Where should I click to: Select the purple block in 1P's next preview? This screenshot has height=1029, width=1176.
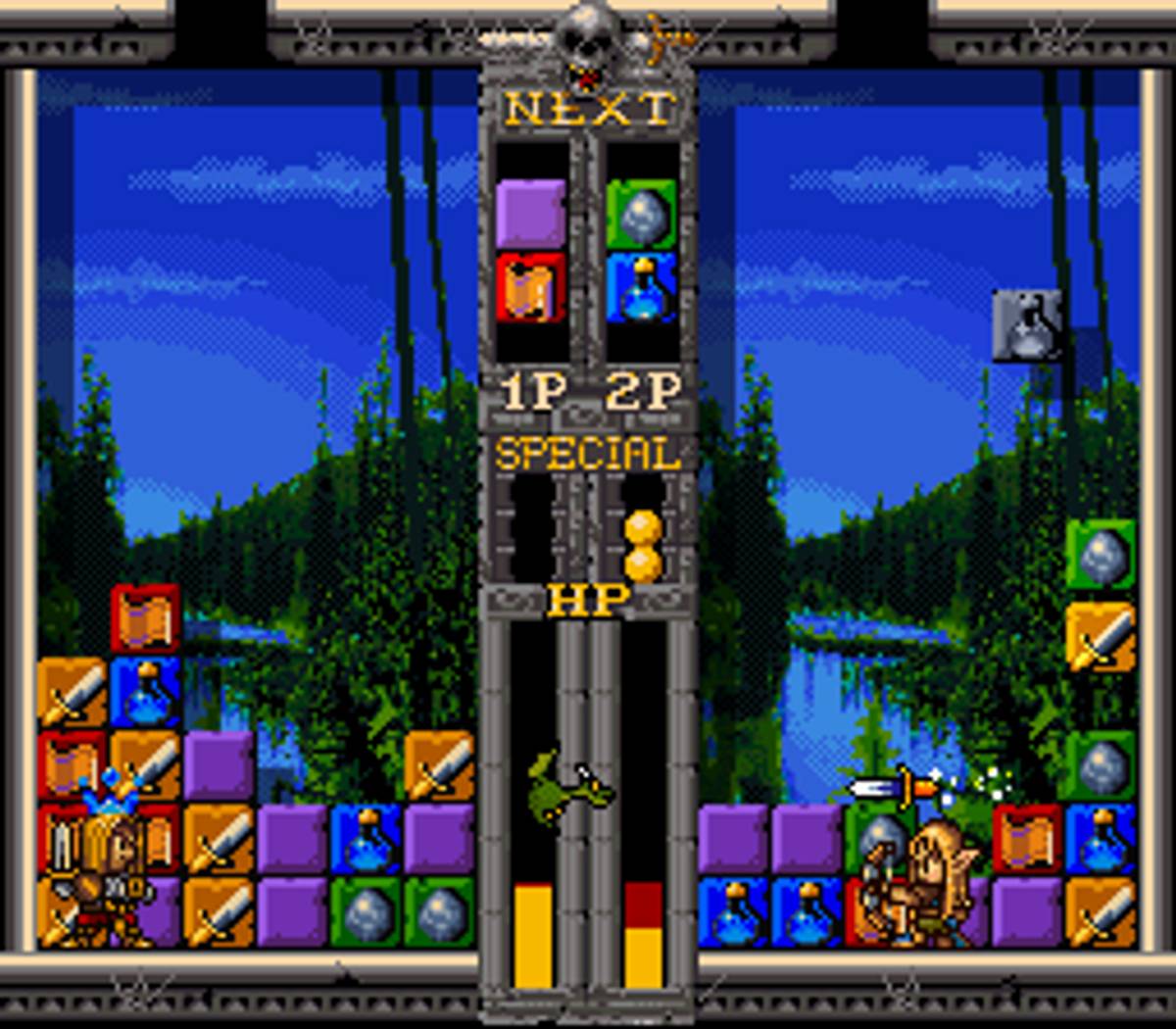(x=530, y=214)
